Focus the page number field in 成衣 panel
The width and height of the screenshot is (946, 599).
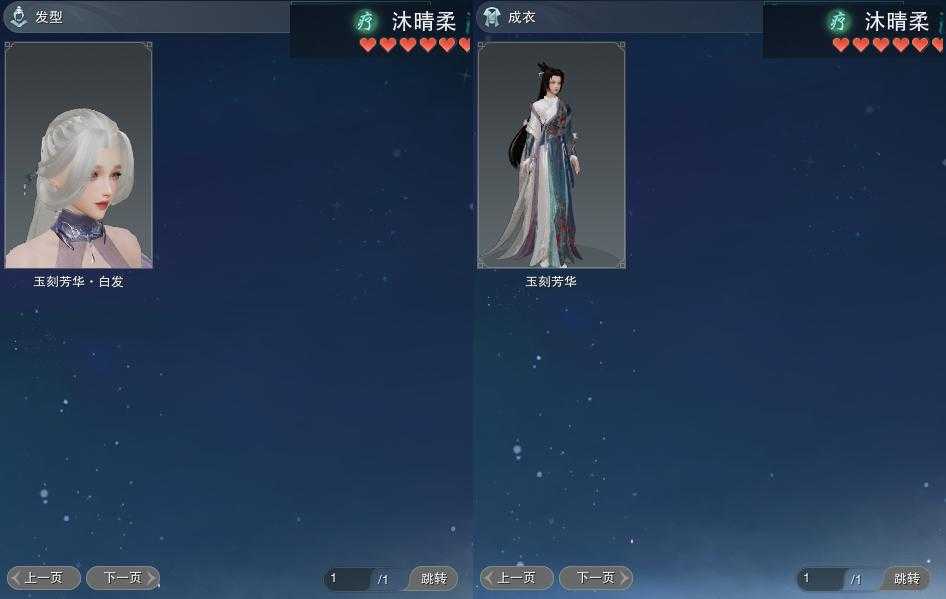(820, 579)
